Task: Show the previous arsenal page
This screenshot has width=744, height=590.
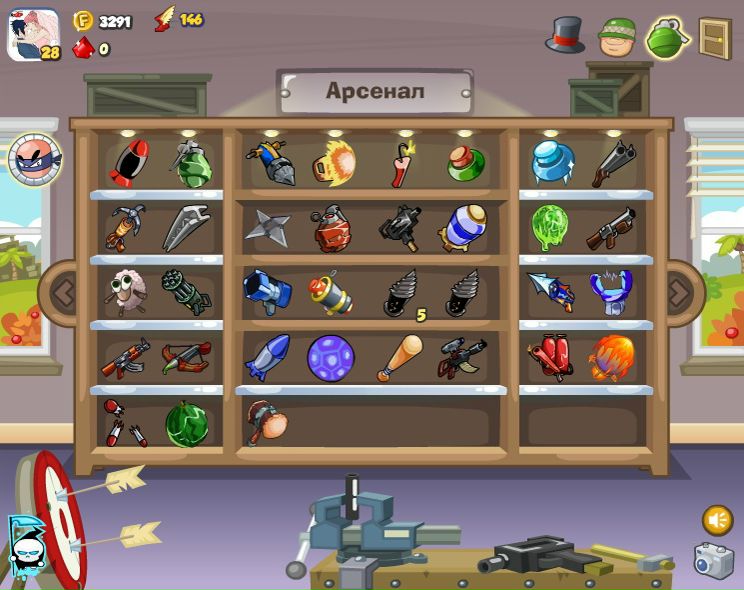Action: click(x=63, y=294)
